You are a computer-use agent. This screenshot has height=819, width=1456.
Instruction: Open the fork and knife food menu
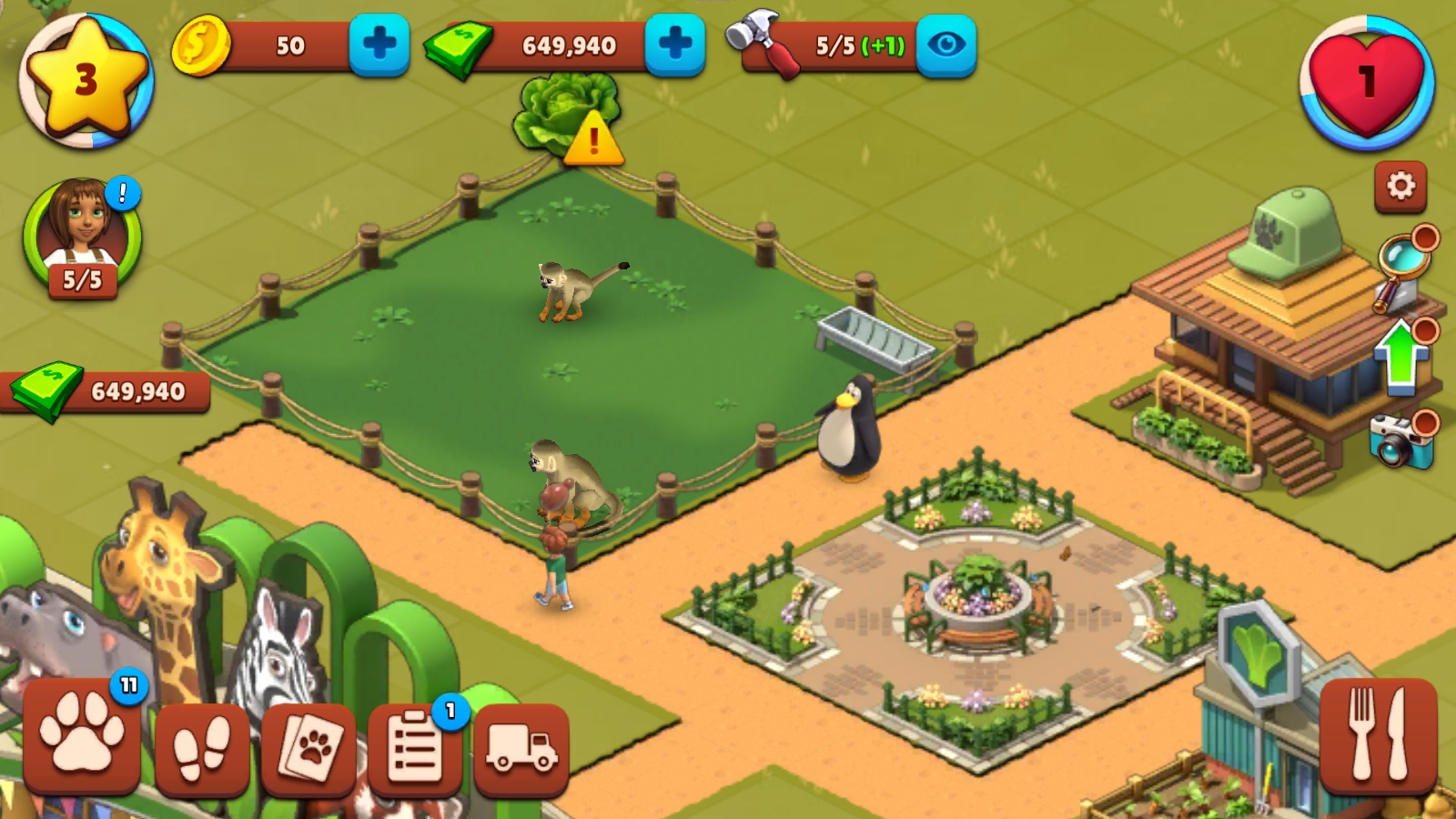pyautogui.click(x=1378, y=735)
